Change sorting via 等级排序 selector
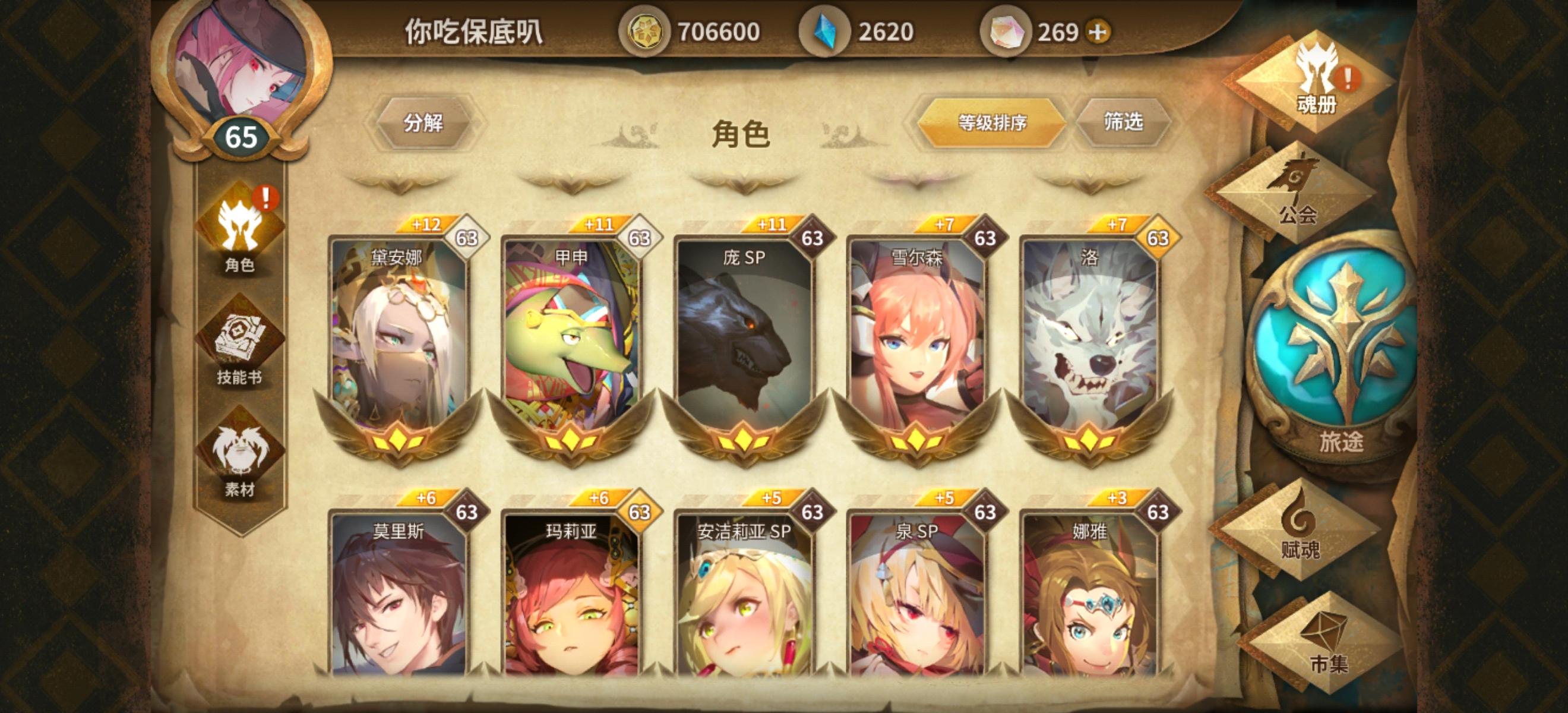1568x713 pixels. pyautogui.click(x=992, y=122)
